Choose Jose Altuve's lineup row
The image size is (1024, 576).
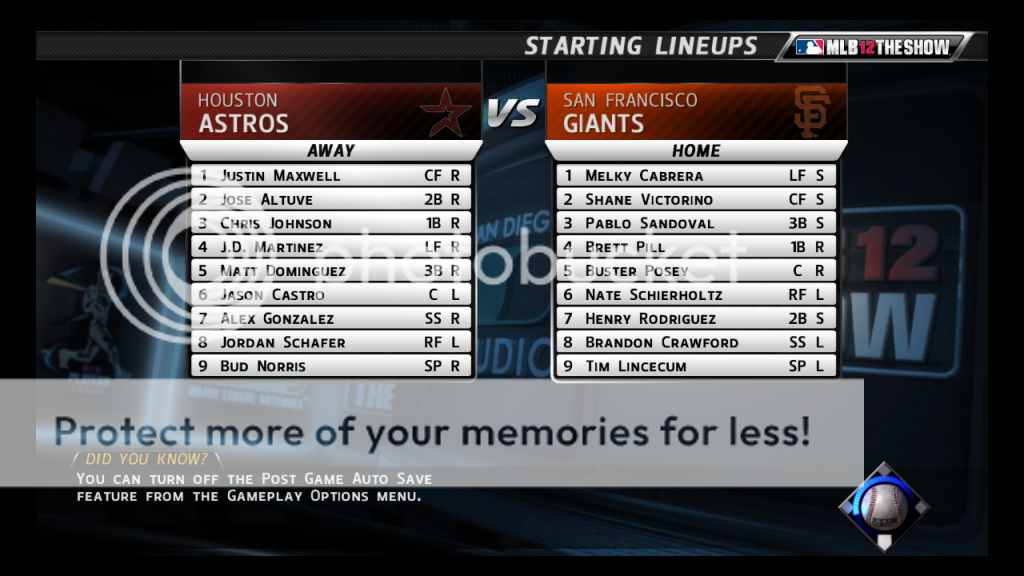pyautogui.click(x=331, y=199)
